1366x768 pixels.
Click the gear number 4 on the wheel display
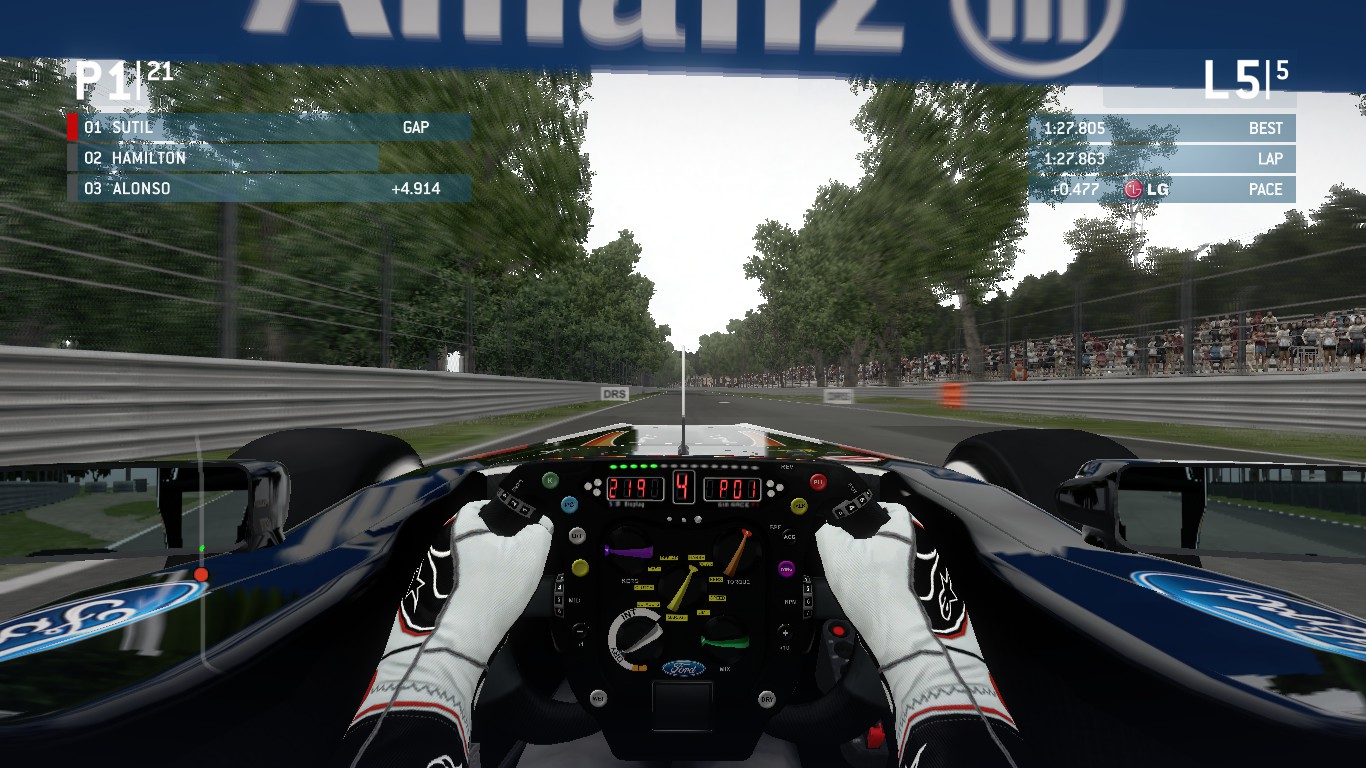tap(684, 486)
